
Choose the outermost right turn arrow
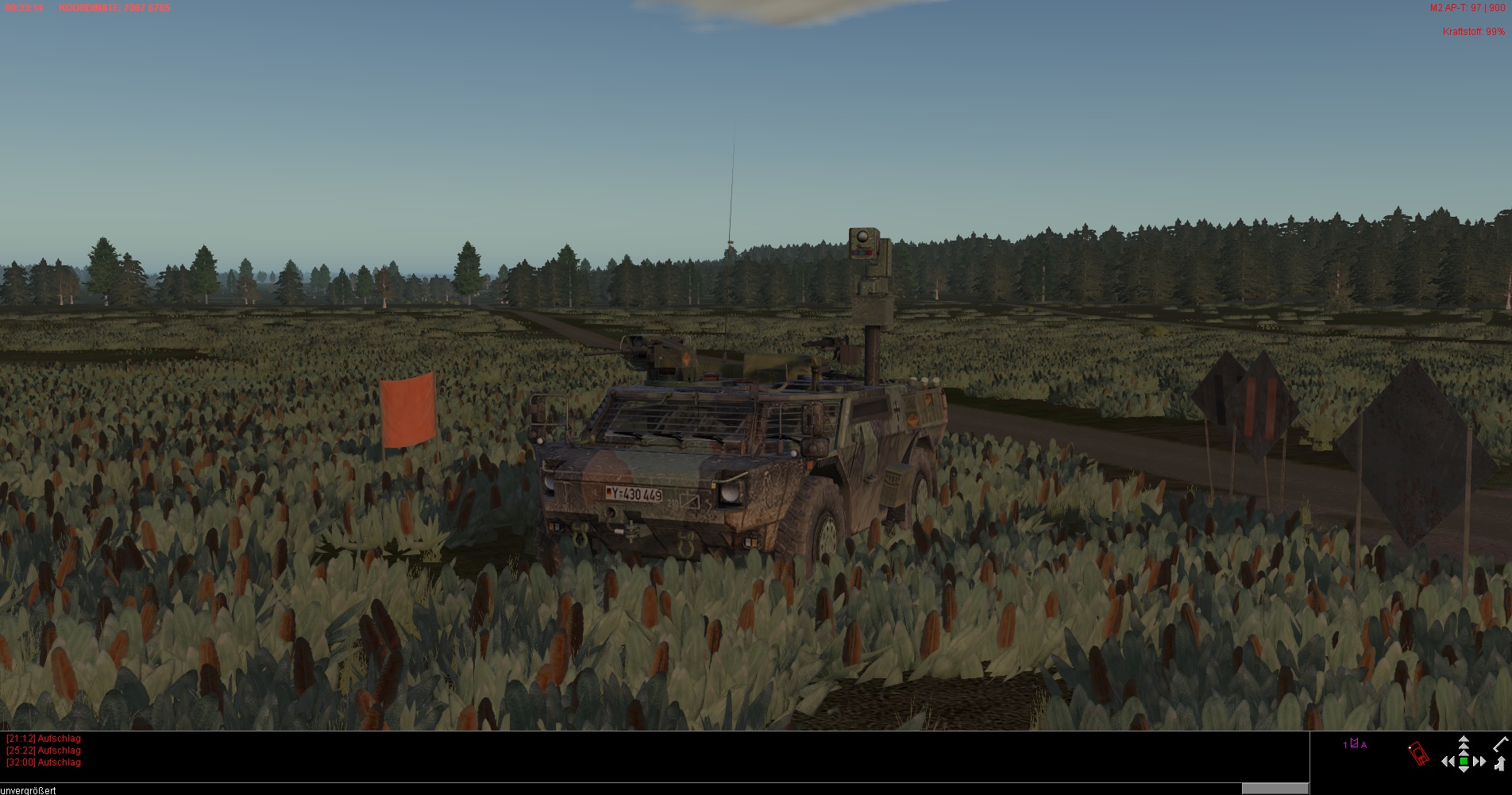[1483, 762]
